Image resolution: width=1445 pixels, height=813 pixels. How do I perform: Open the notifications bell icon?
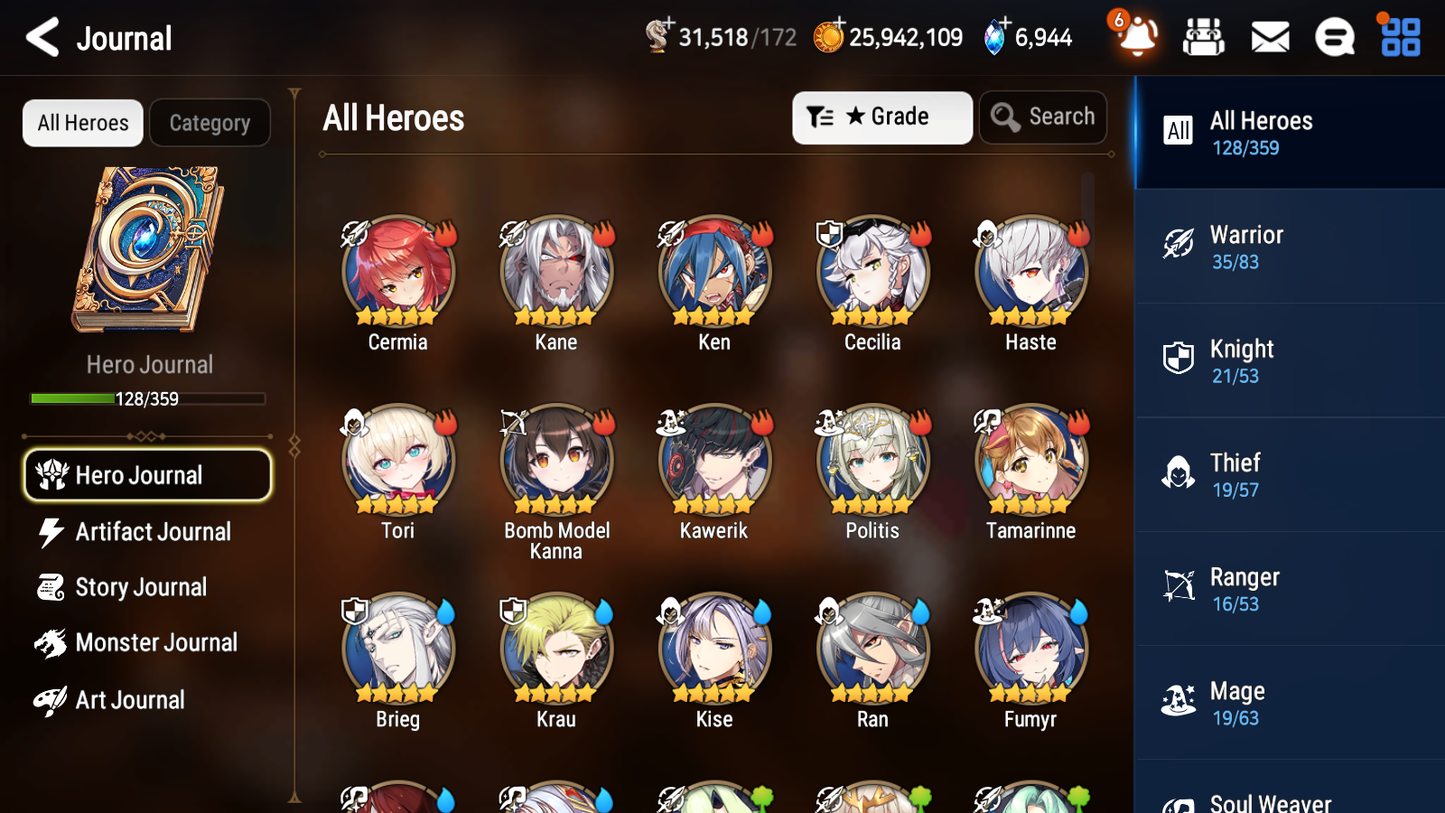(x=1135, y=36)
